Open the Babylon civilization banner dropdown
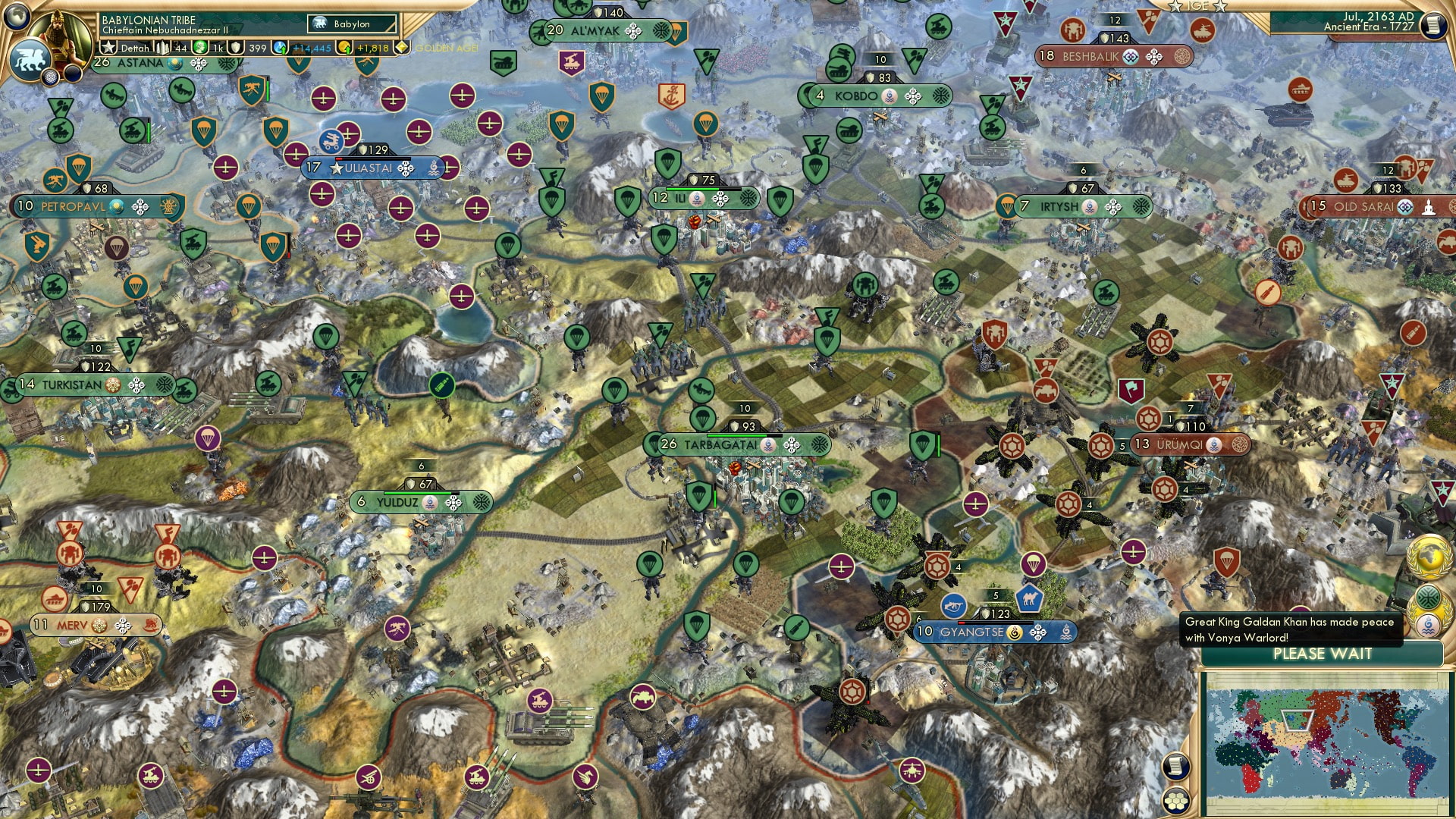1456x819 pixels. [x=351, y=24]
